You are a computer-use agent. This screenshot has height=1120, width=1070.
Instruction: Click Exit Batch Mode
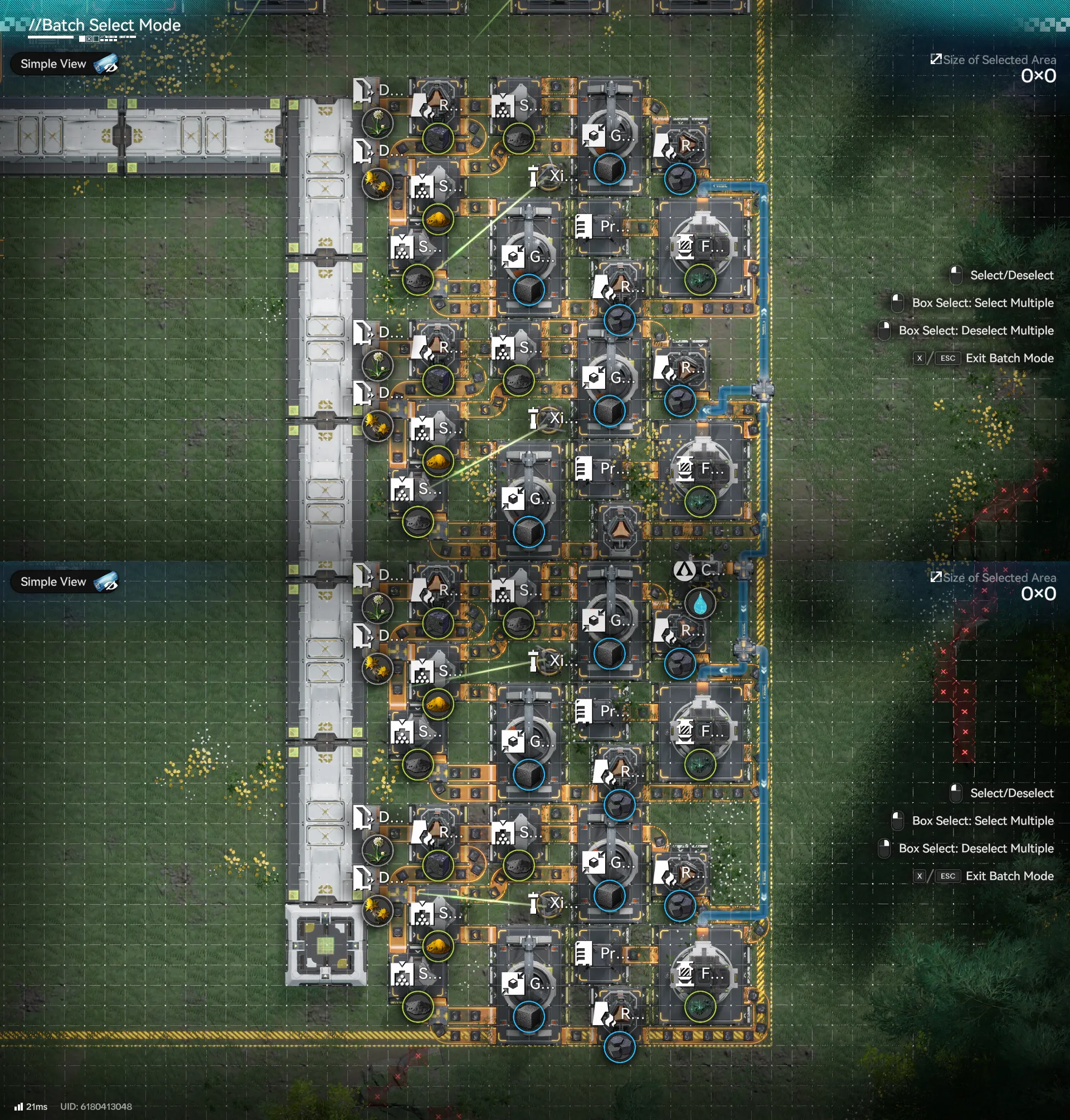1010,358
